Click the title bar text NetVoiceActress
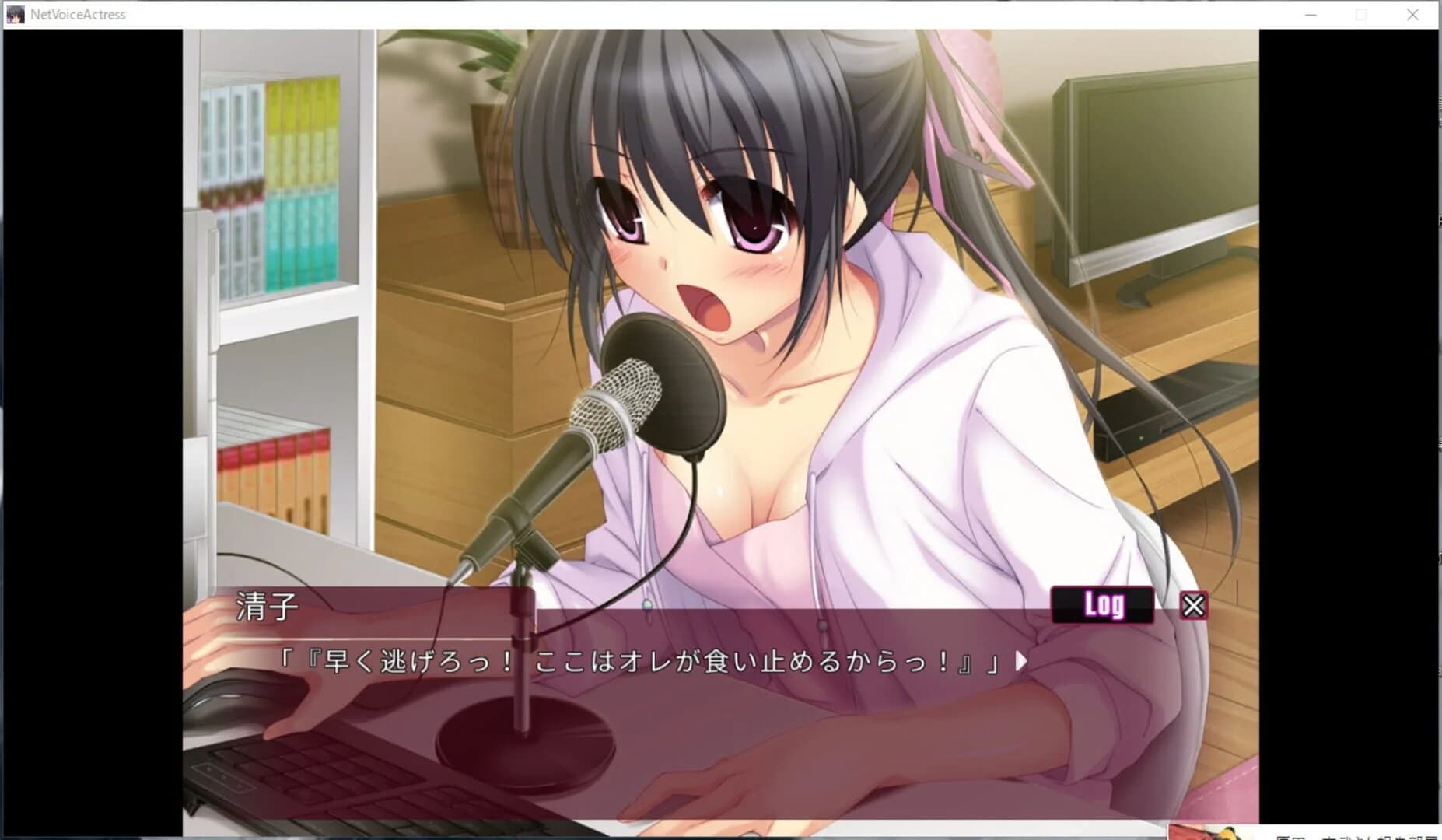This screenshot has height=840, width=1442. 77,14
